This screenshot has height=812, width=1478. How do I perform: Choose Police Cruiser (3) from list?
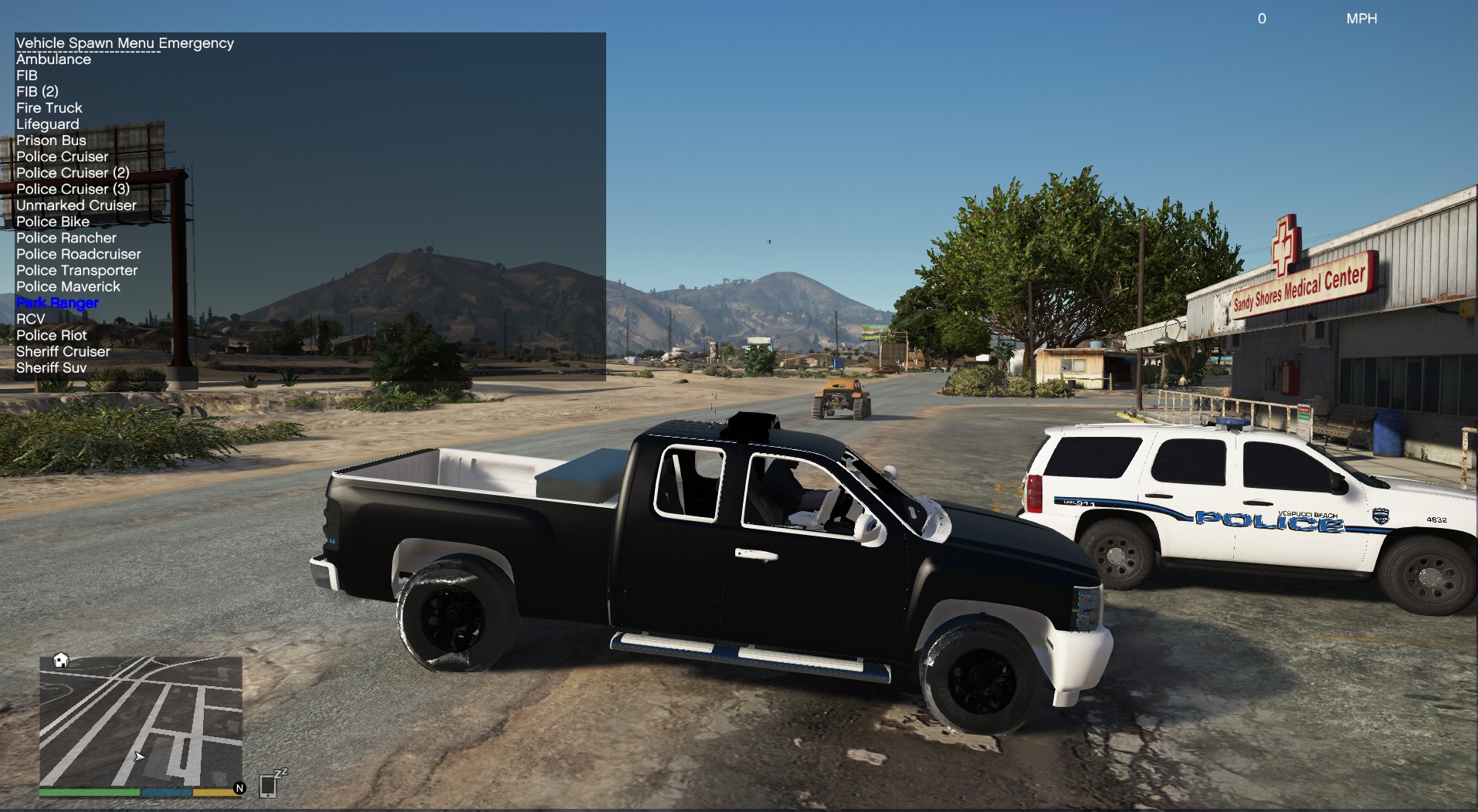(73, 189)
